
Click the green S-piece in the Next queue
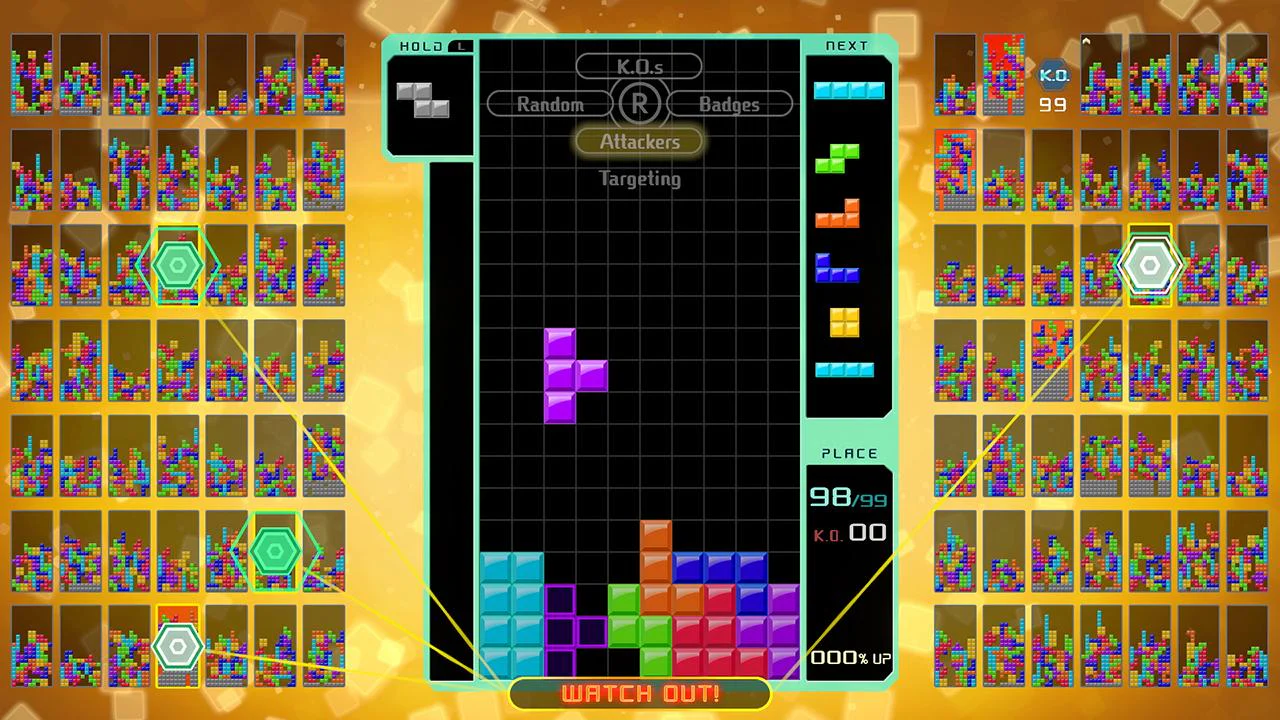(x=839, y=158)
